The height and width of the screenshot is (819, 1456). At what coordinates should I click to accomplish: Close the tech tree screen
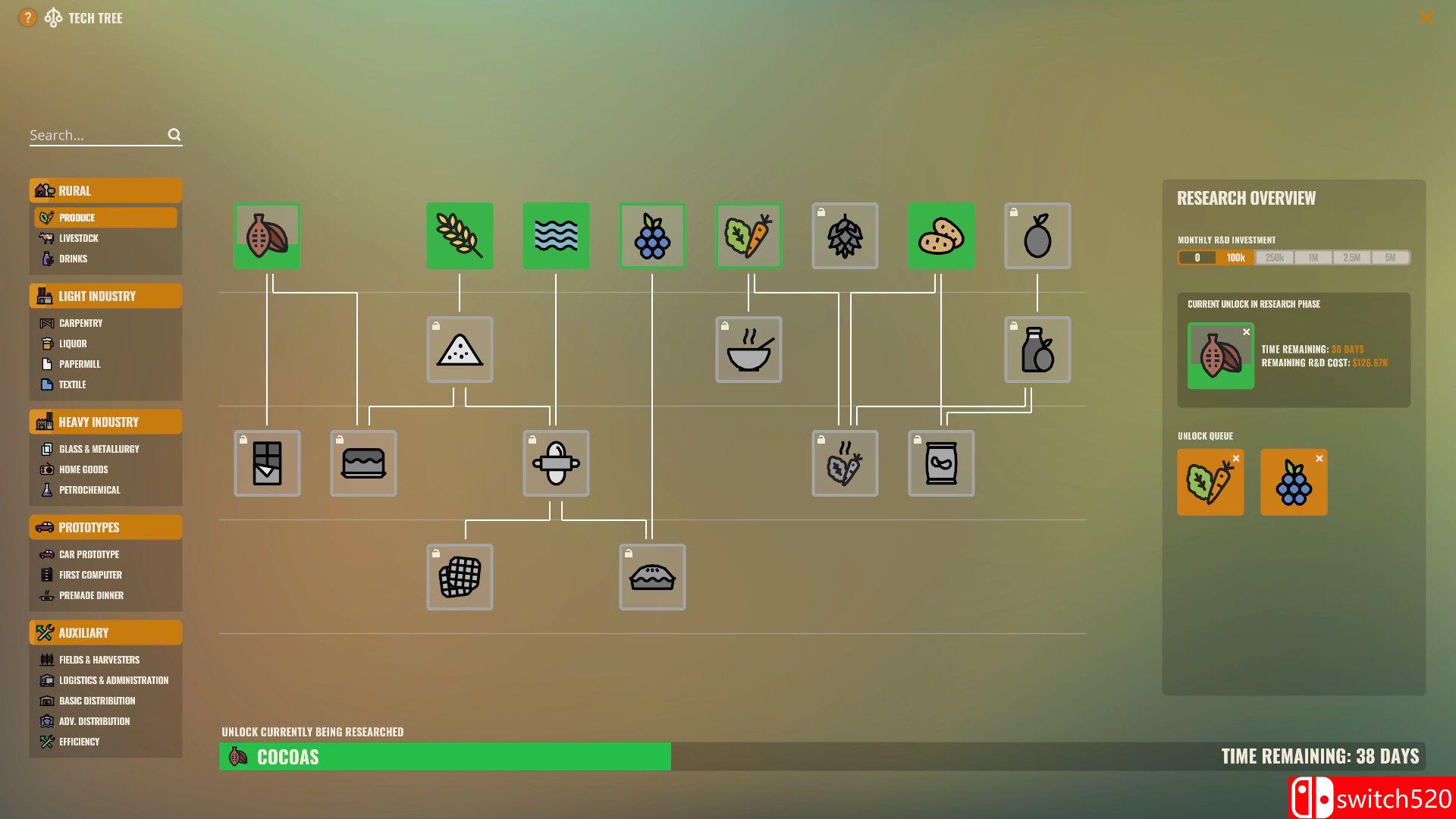click(x=1426, y=17)
